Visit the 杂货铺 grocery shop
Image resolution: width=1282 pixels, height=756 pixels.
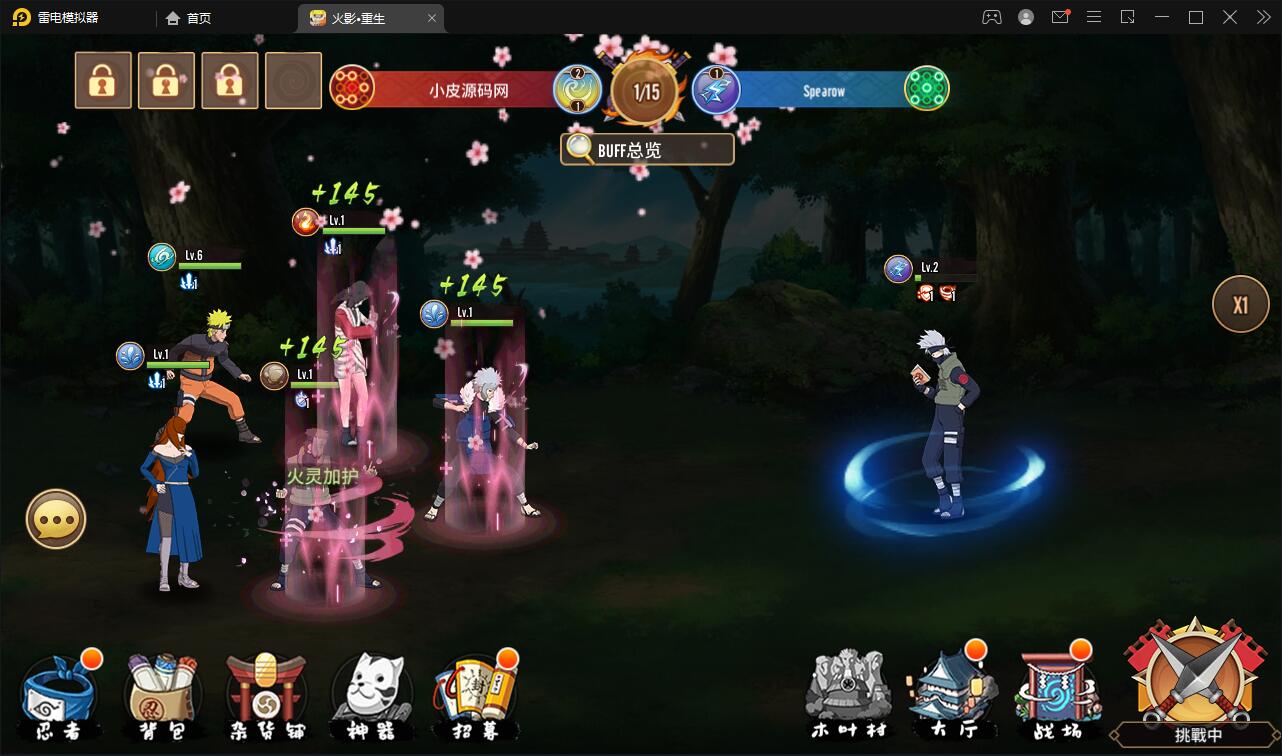(x=267, y=692)
